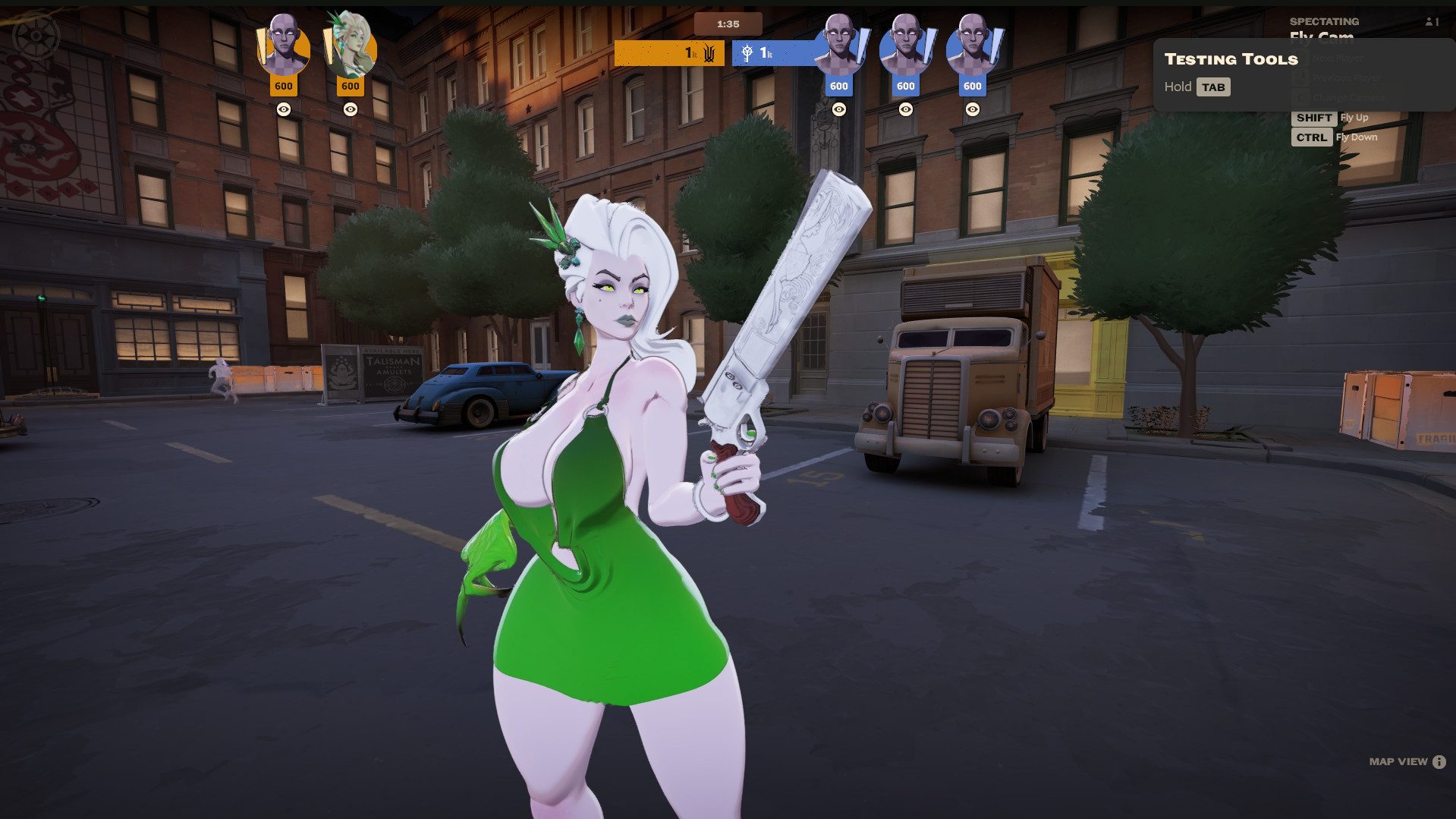Open the Map View info icon
The image size is (1456, 819).
(x=1439, y=762)
